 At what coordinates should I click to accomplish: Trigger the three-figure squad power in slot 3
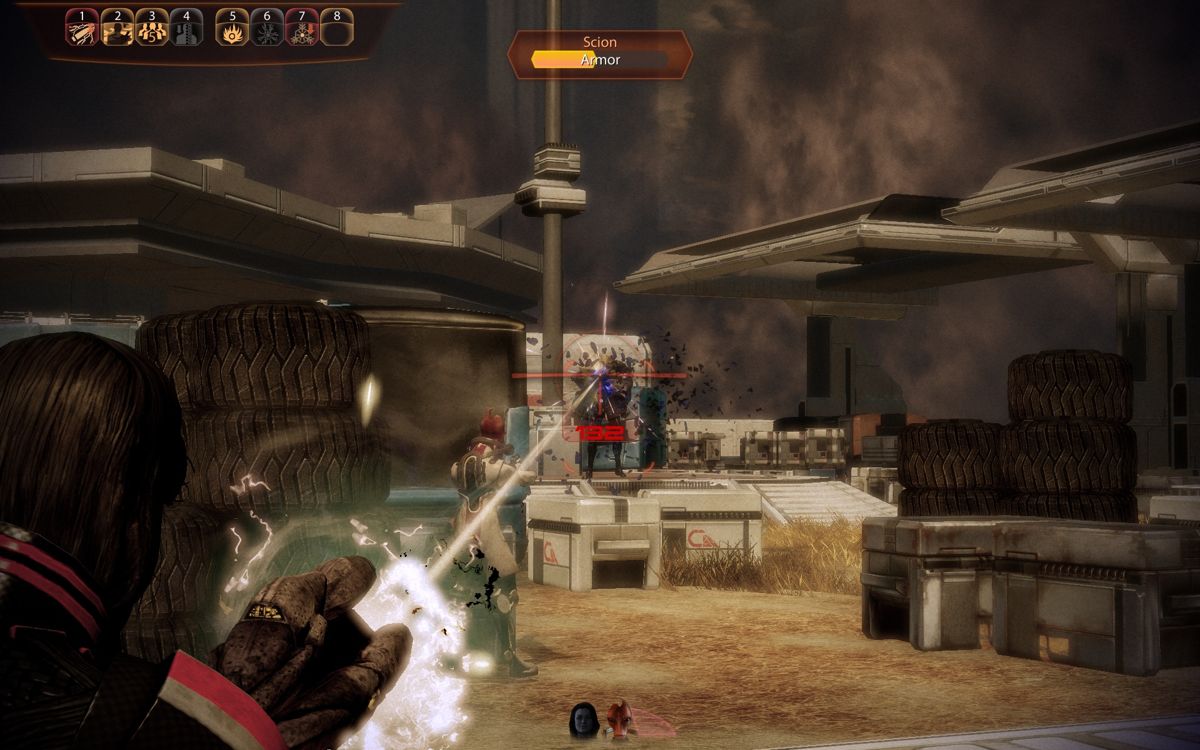(x=151, y=28)
